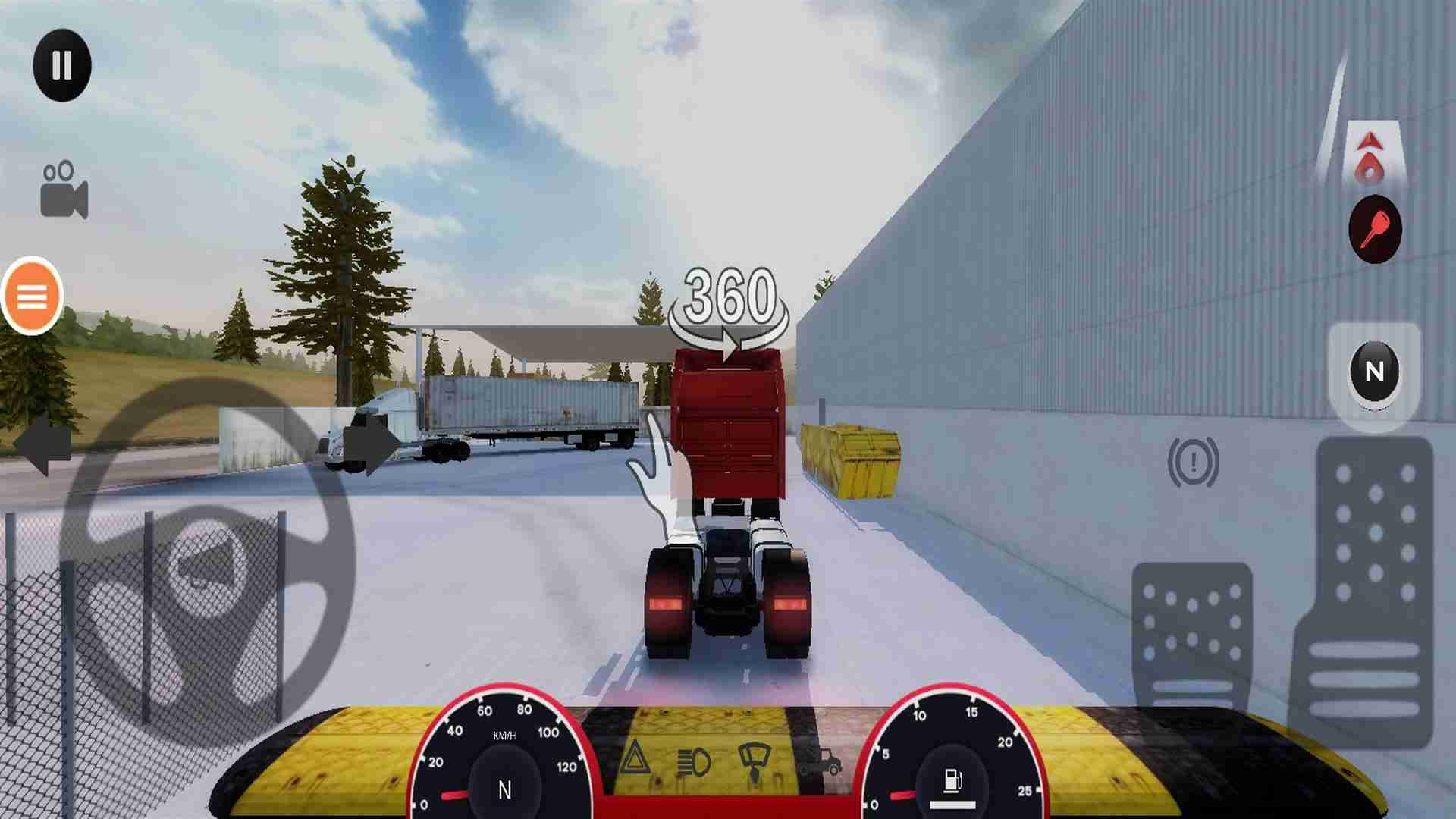This screenshot has height=819, width=1456.
Task: Open the pause menu
Action: point(62,64)
